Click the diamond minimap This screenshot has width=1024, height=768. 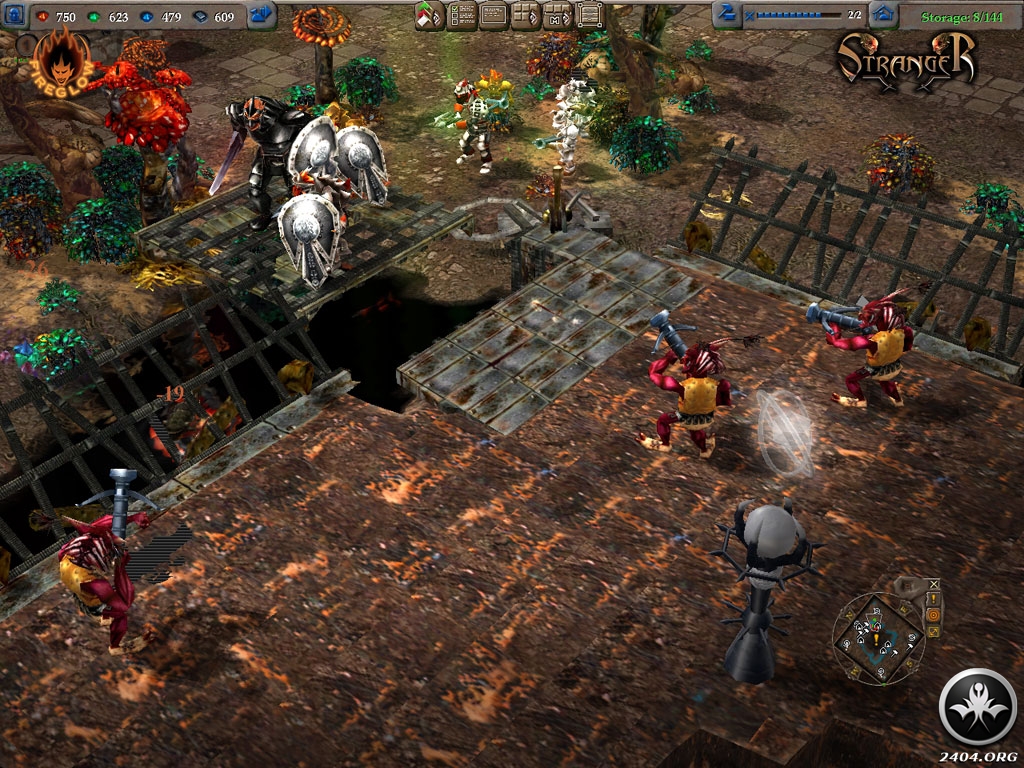point(878,639)
